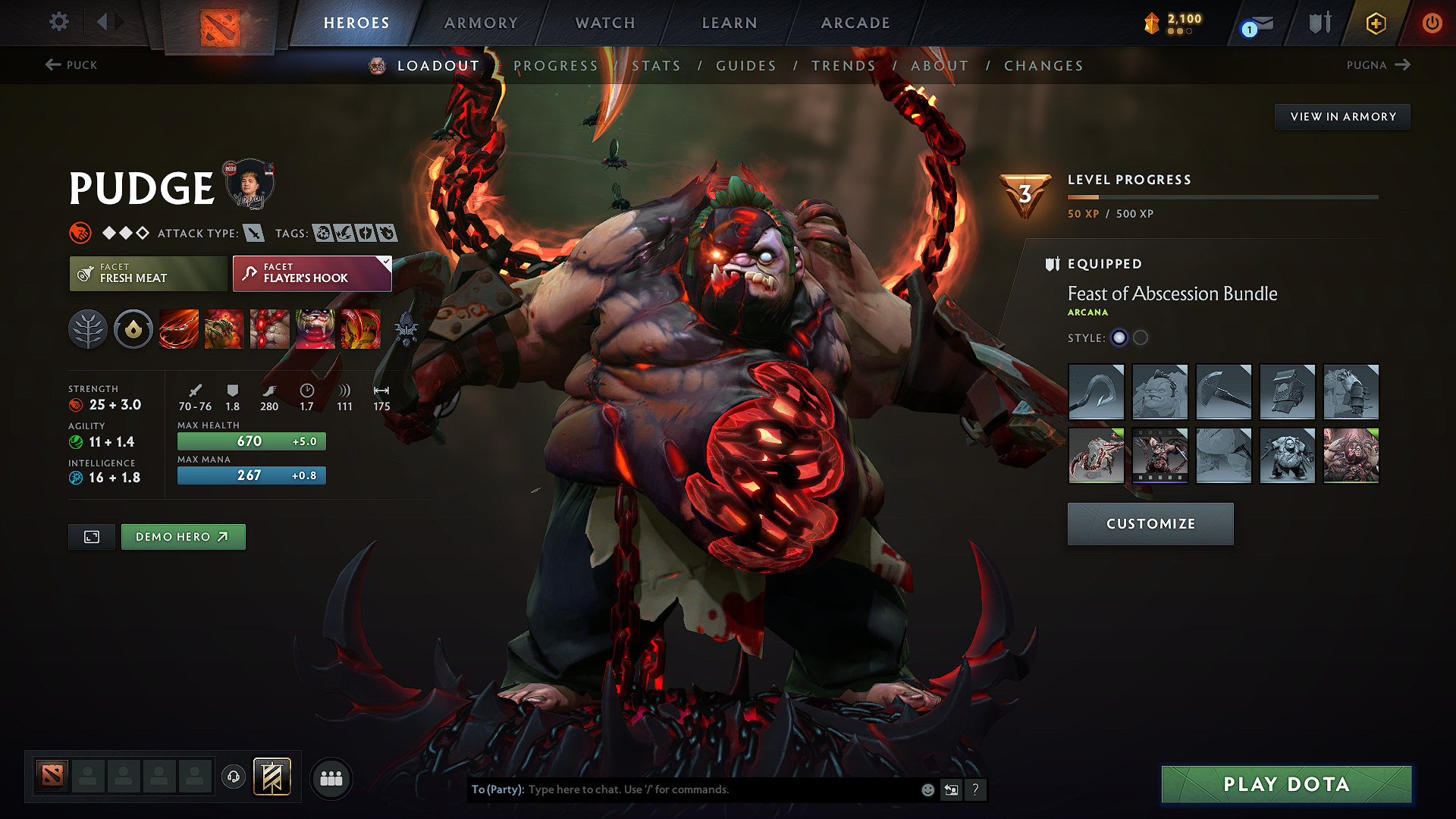Inspect Pudge's innate droplet ability icon
This screenshot has height=819, width=1456.
[x=133, y=329]
